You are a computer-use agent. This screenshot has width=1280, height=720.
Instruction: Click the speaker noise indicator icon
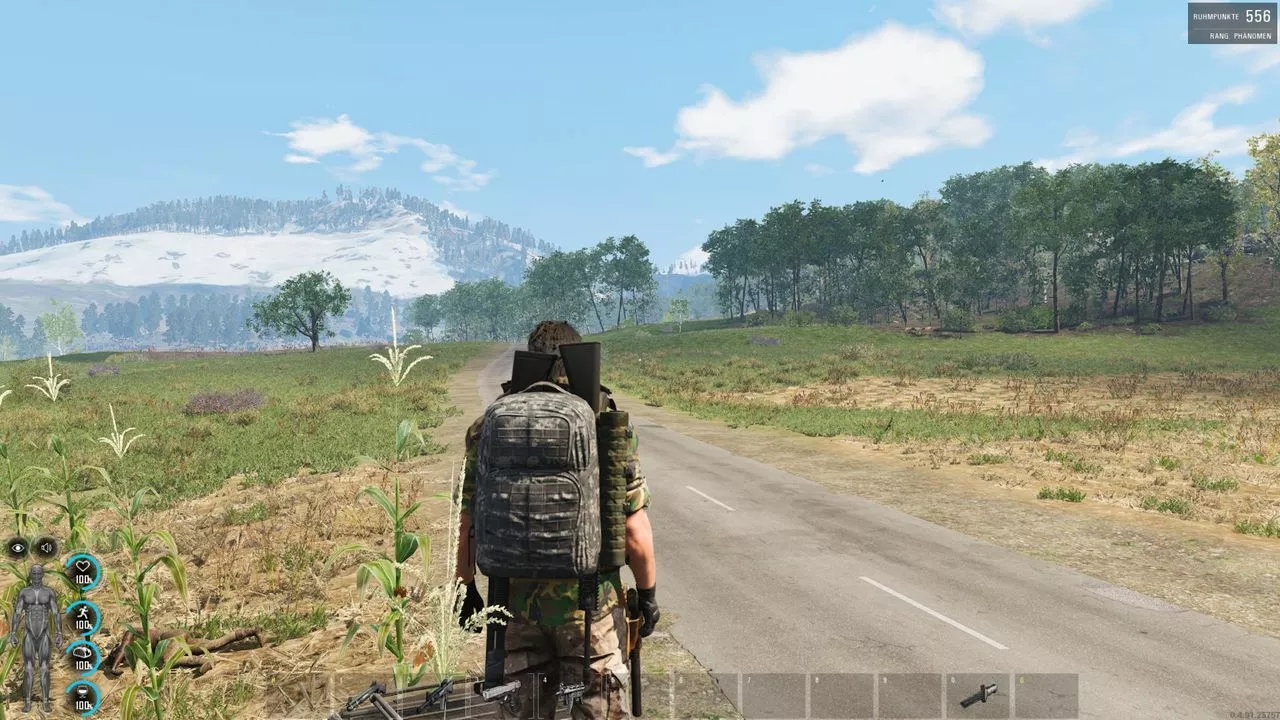[45, 547]
